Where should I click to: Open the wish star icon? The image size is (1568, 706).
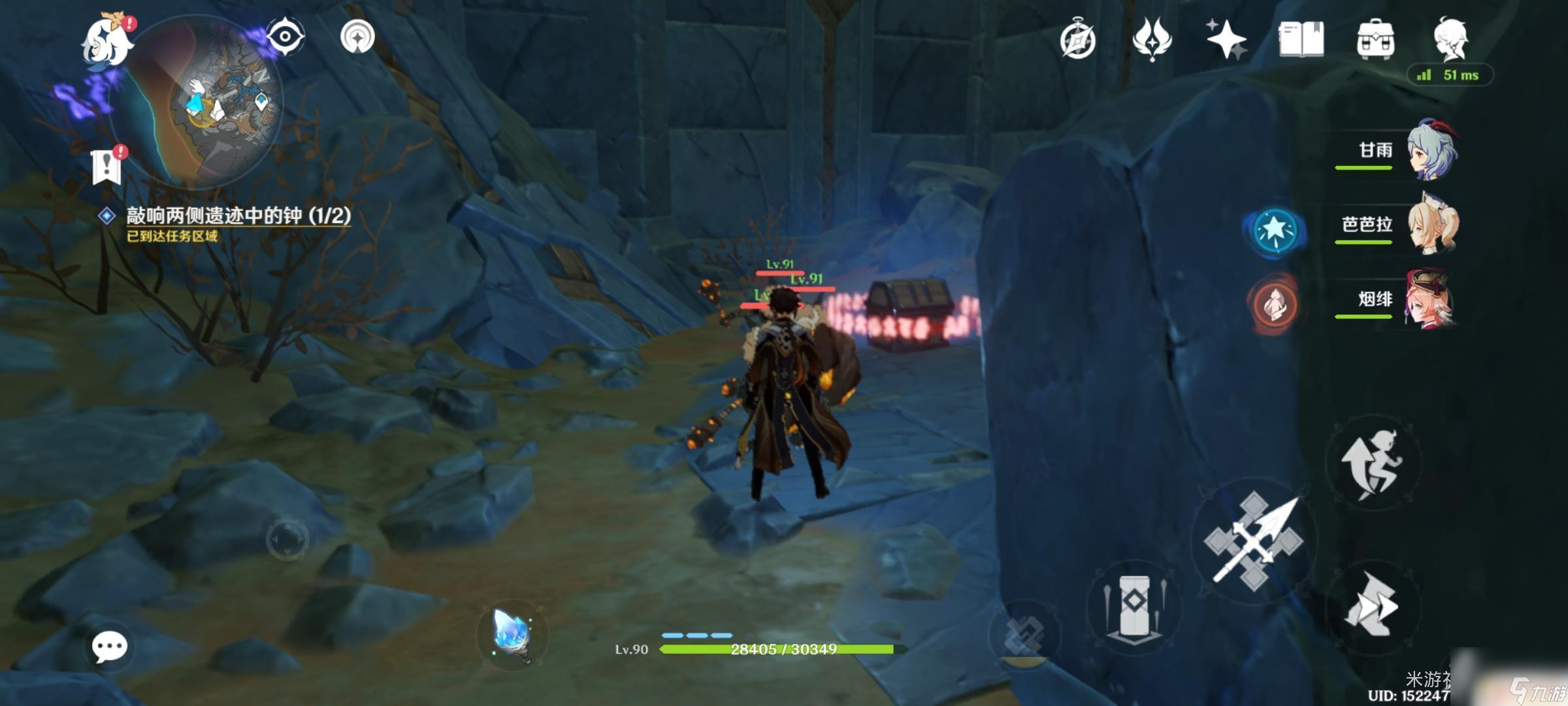pos(1226,39)
